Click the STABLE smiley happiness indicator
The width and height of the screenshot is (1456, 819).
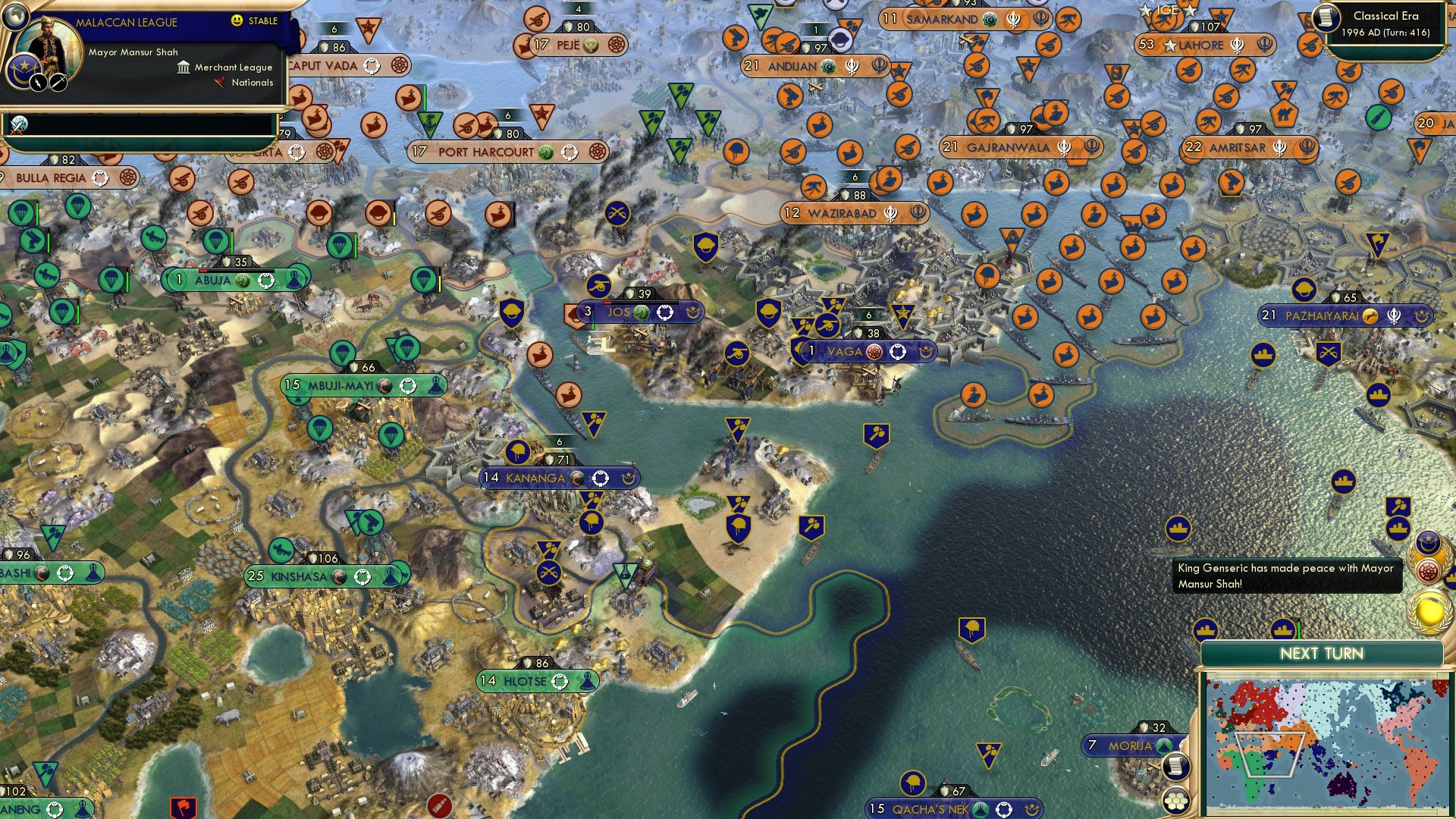coord(236,21)
